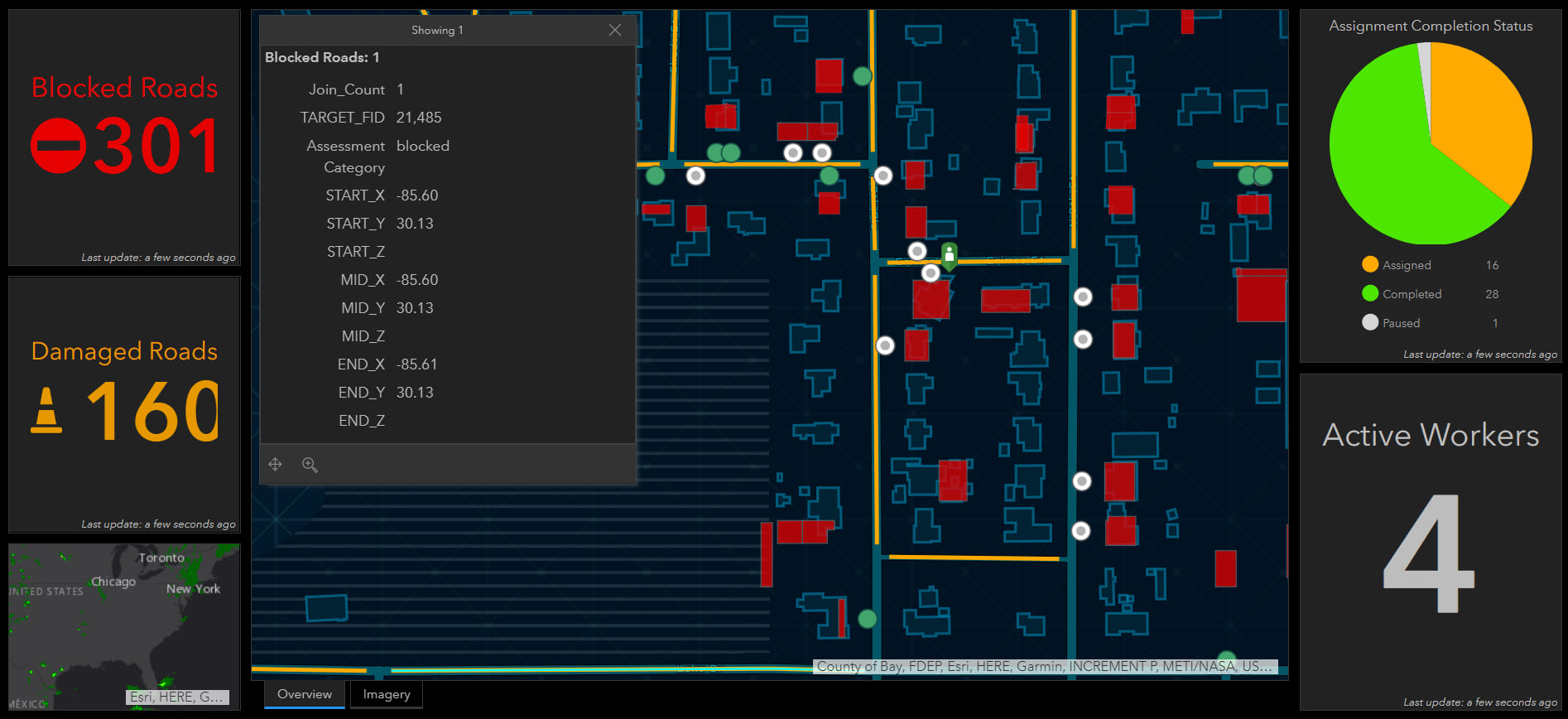Click the Completed legend entry

coord(1411,294)
